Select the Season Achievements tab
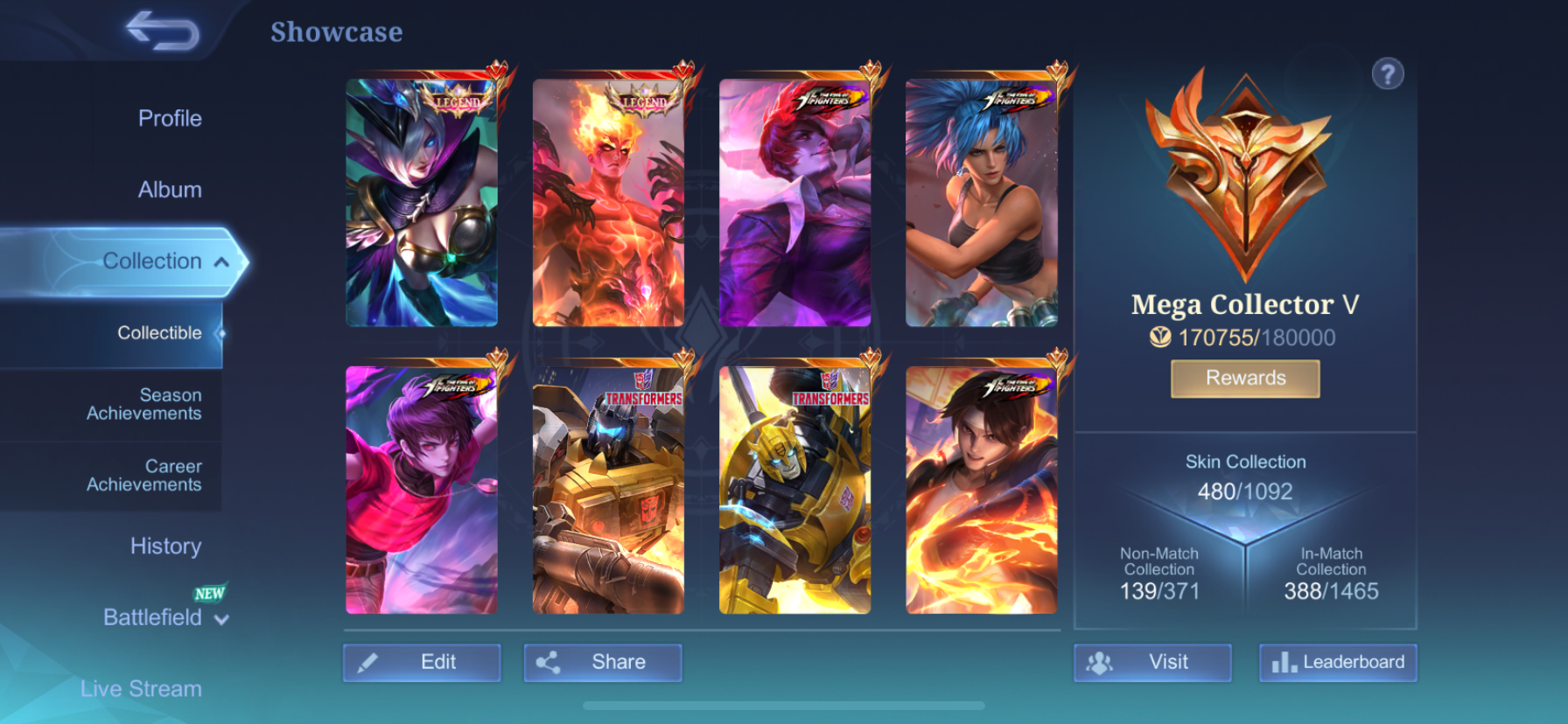 (143, 404)
